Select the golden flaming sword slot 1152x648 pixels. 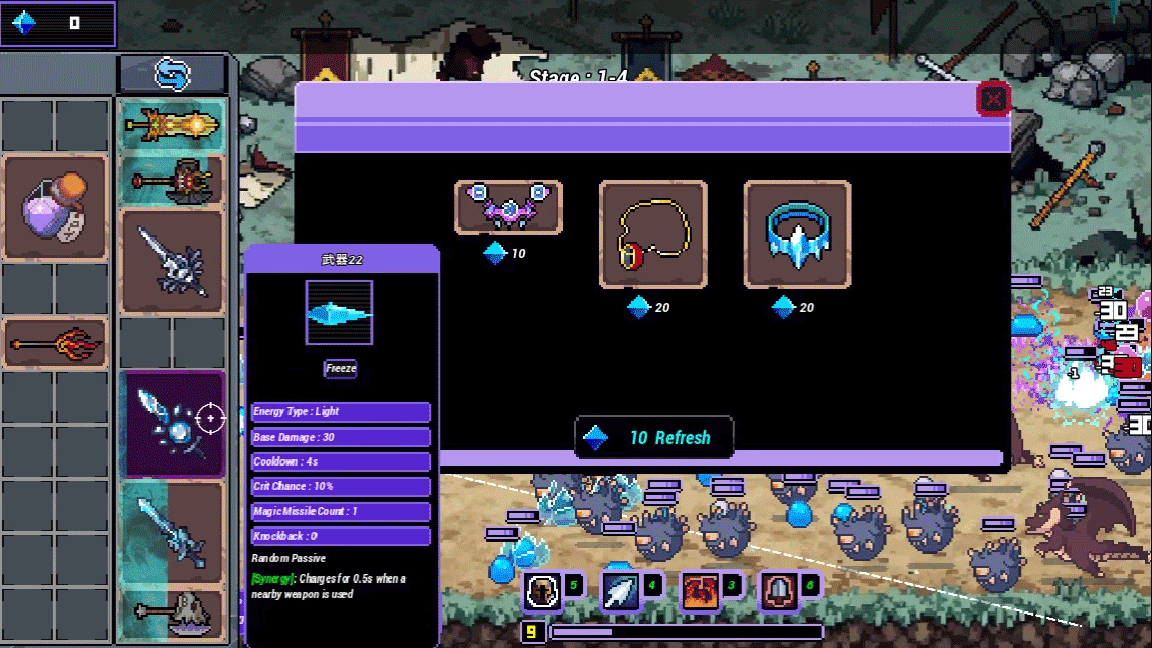172,126
